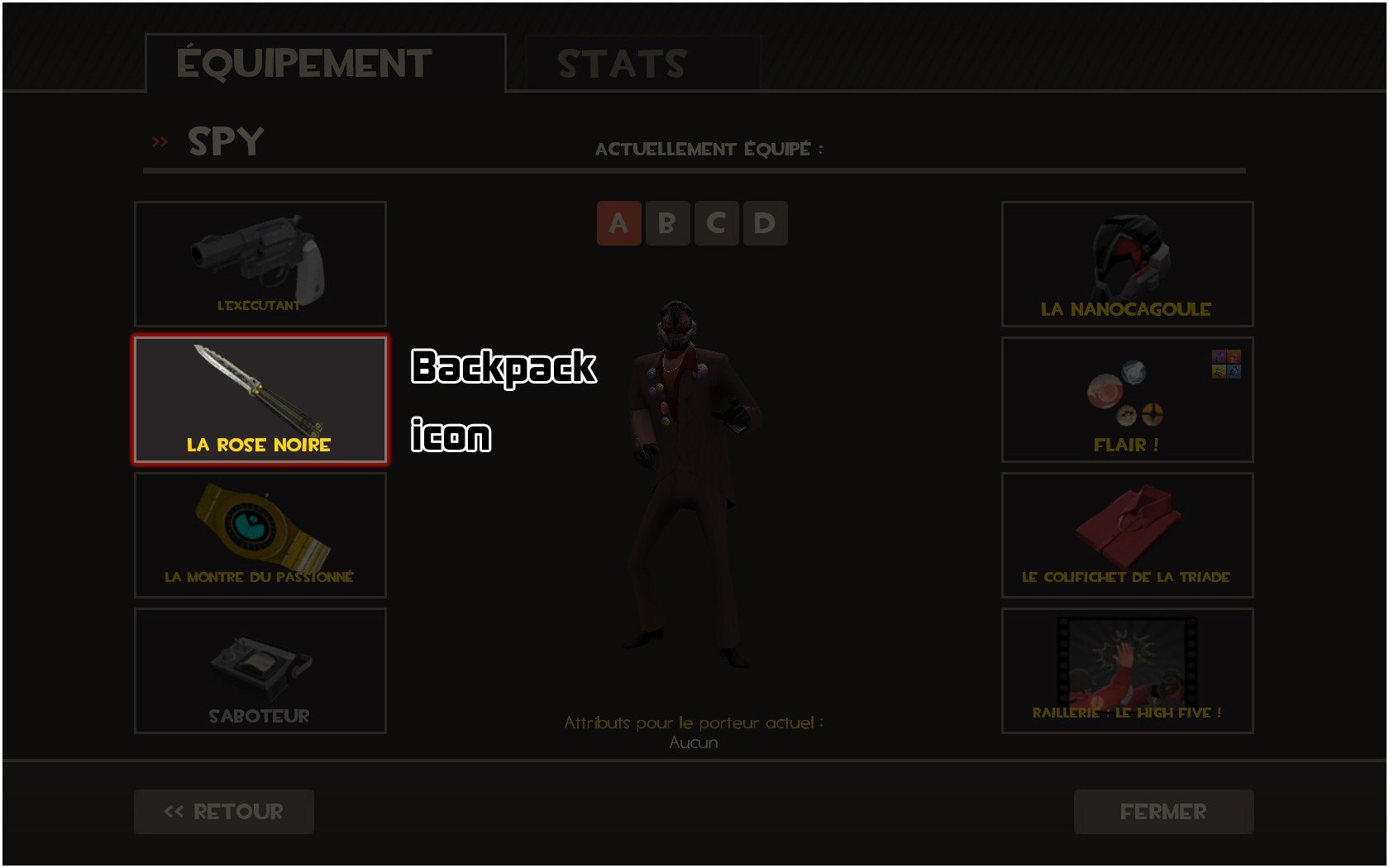Select the Saboteur sapper slot

click(260, 670)
